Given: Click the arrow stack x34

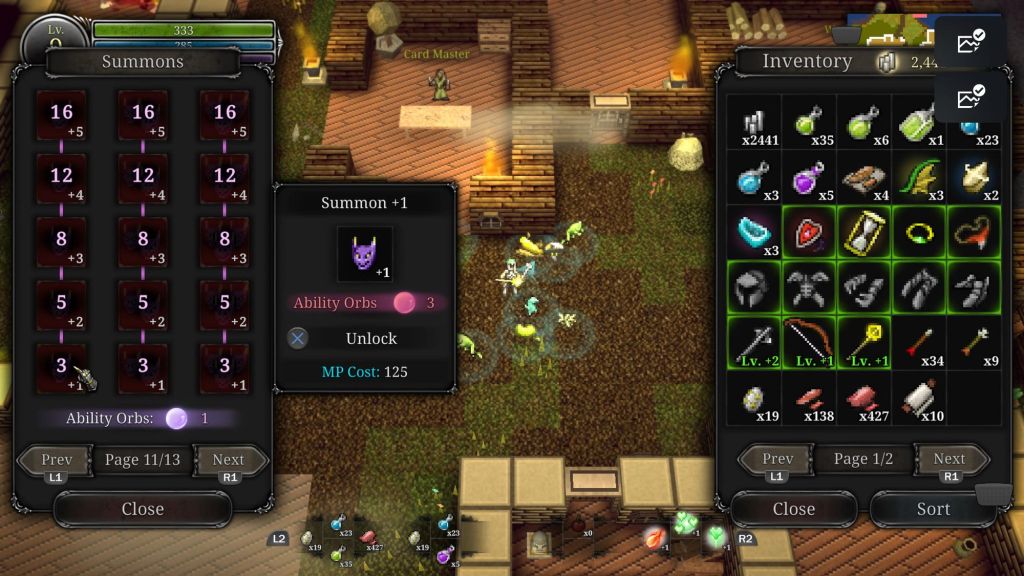Looking at the screenshot, I should (x=919, y=343).
